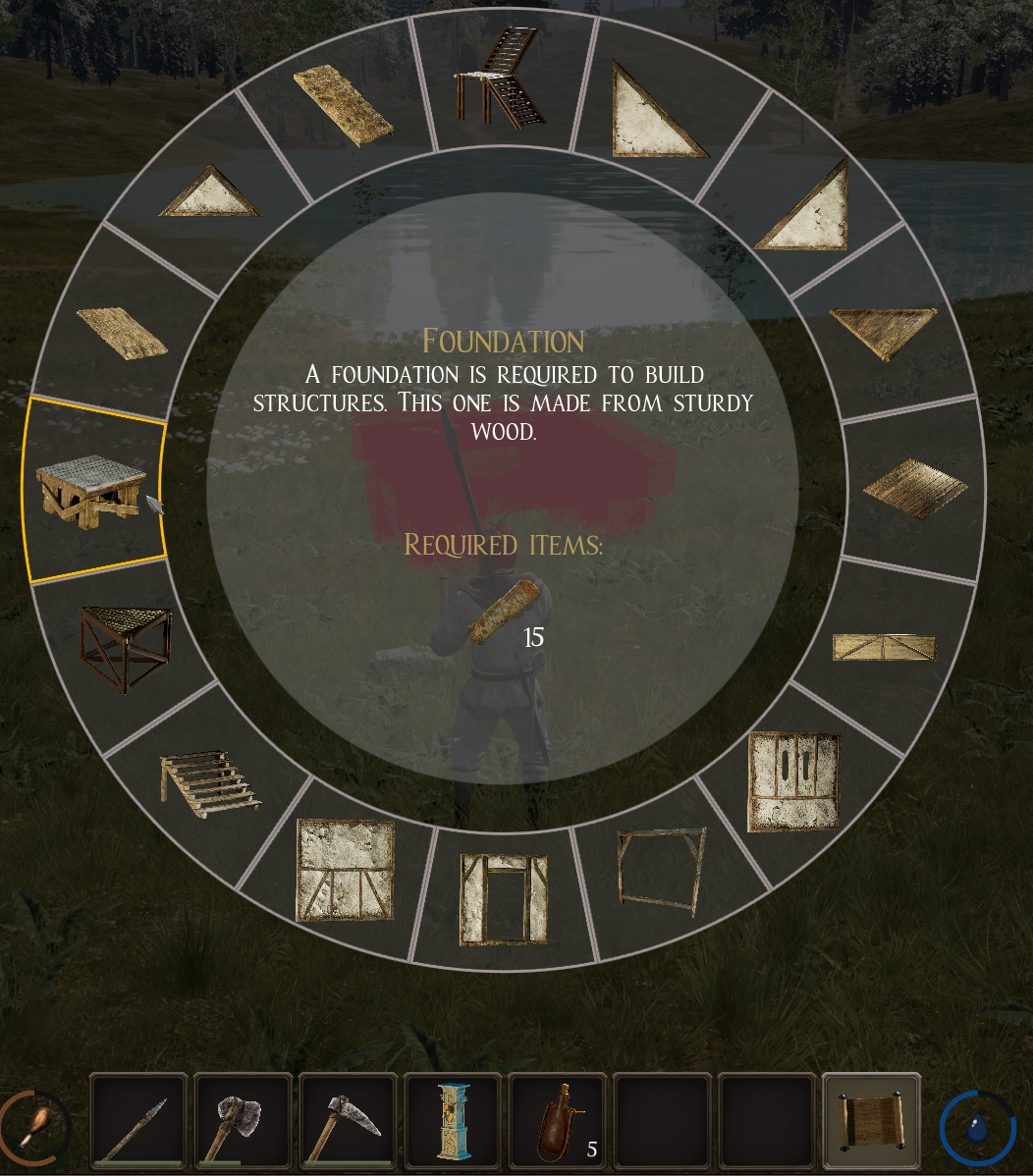Pick the inverted triangular wooden ceiling piece
Image resolution: width=1033 pixels, height=1176 pixels.
point(883,333)
